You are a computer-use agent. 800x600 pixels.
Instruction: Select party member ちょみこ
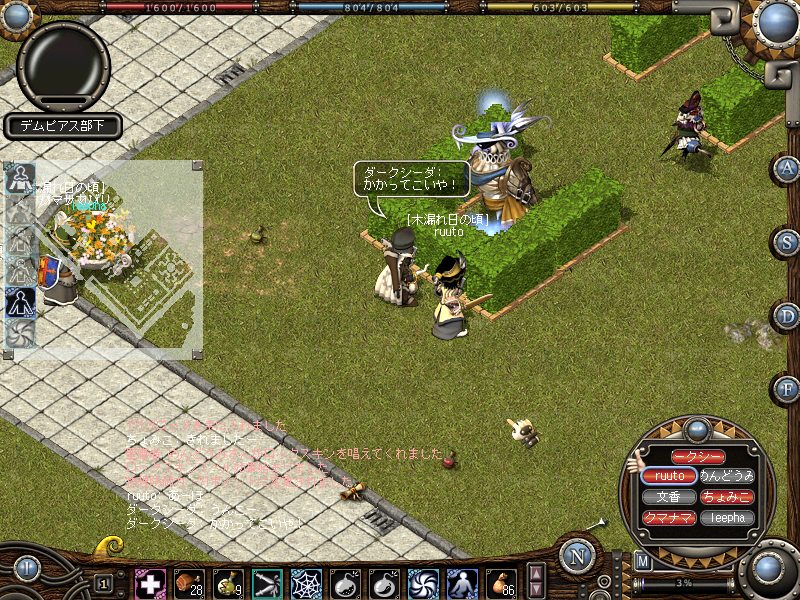pos(727,497)
